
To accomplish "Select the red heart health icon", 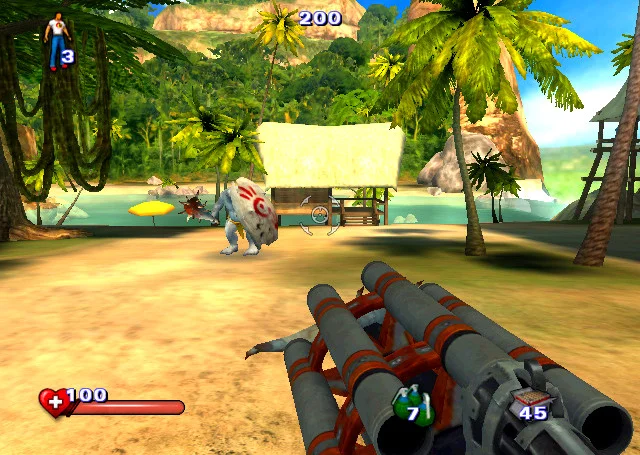I will click(x=53, y=402).
